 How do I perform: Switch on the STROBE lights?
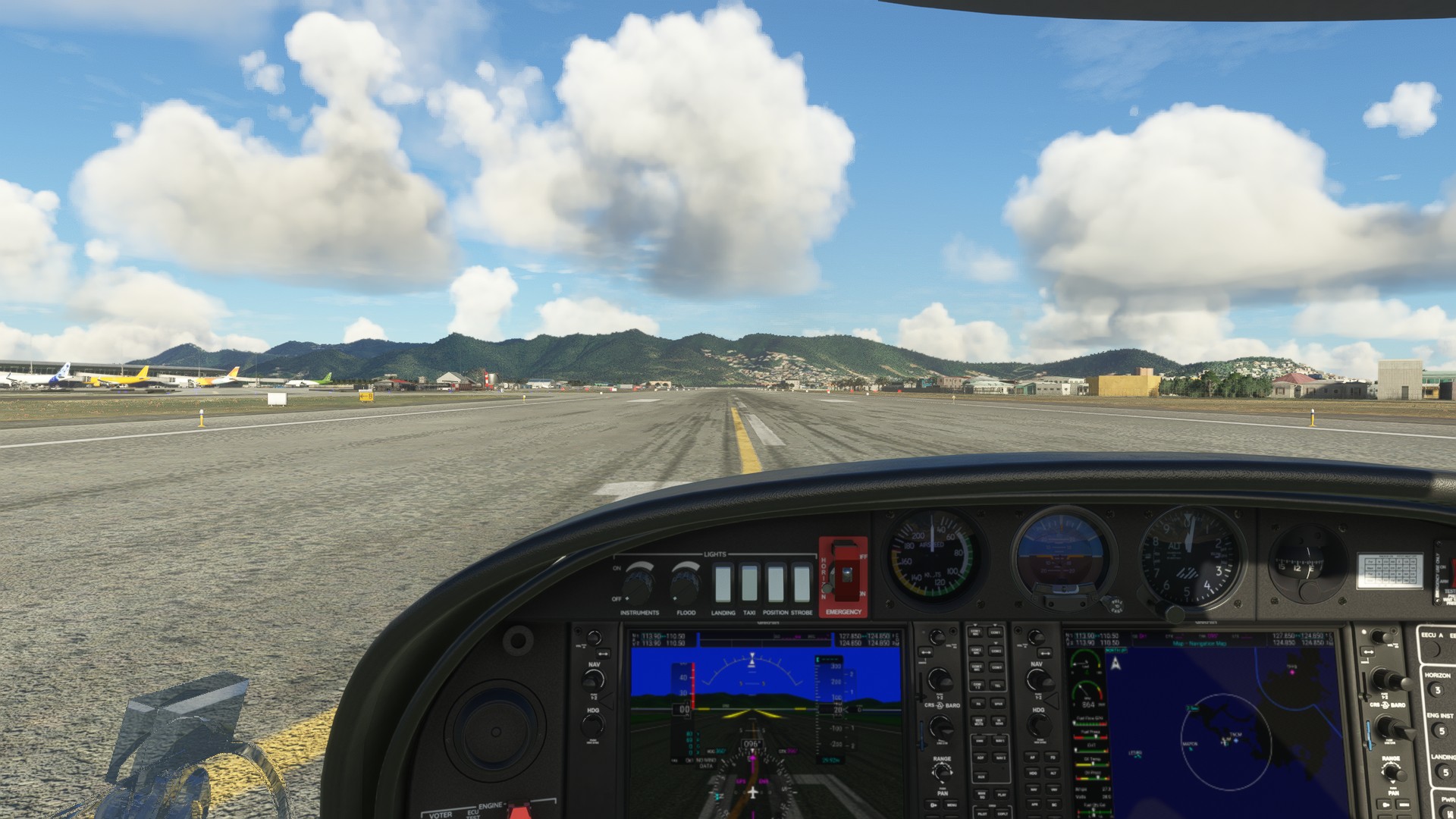[x=802, y=582]
